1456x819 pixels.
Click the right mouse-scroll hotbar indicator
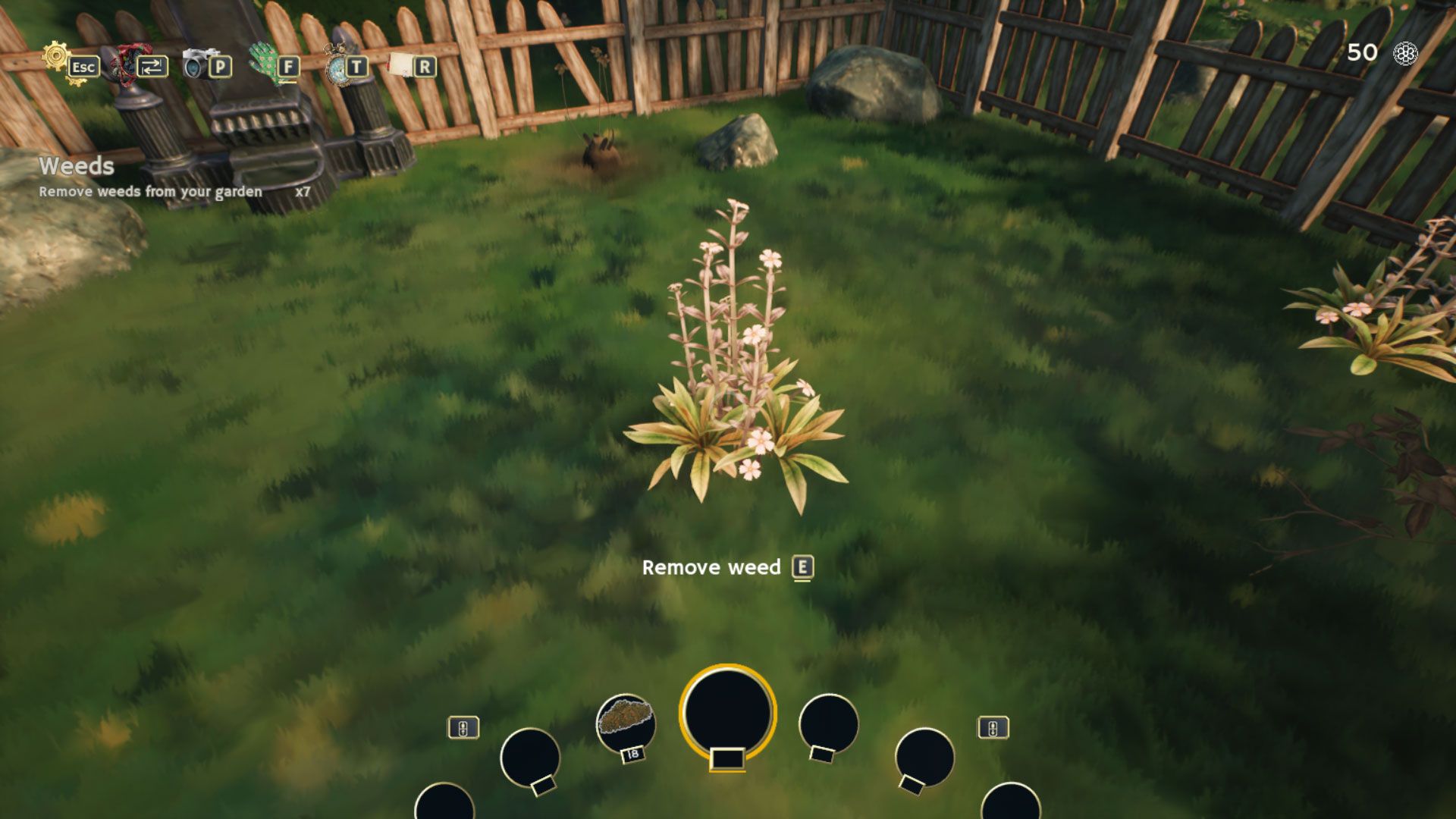[994, 726]
